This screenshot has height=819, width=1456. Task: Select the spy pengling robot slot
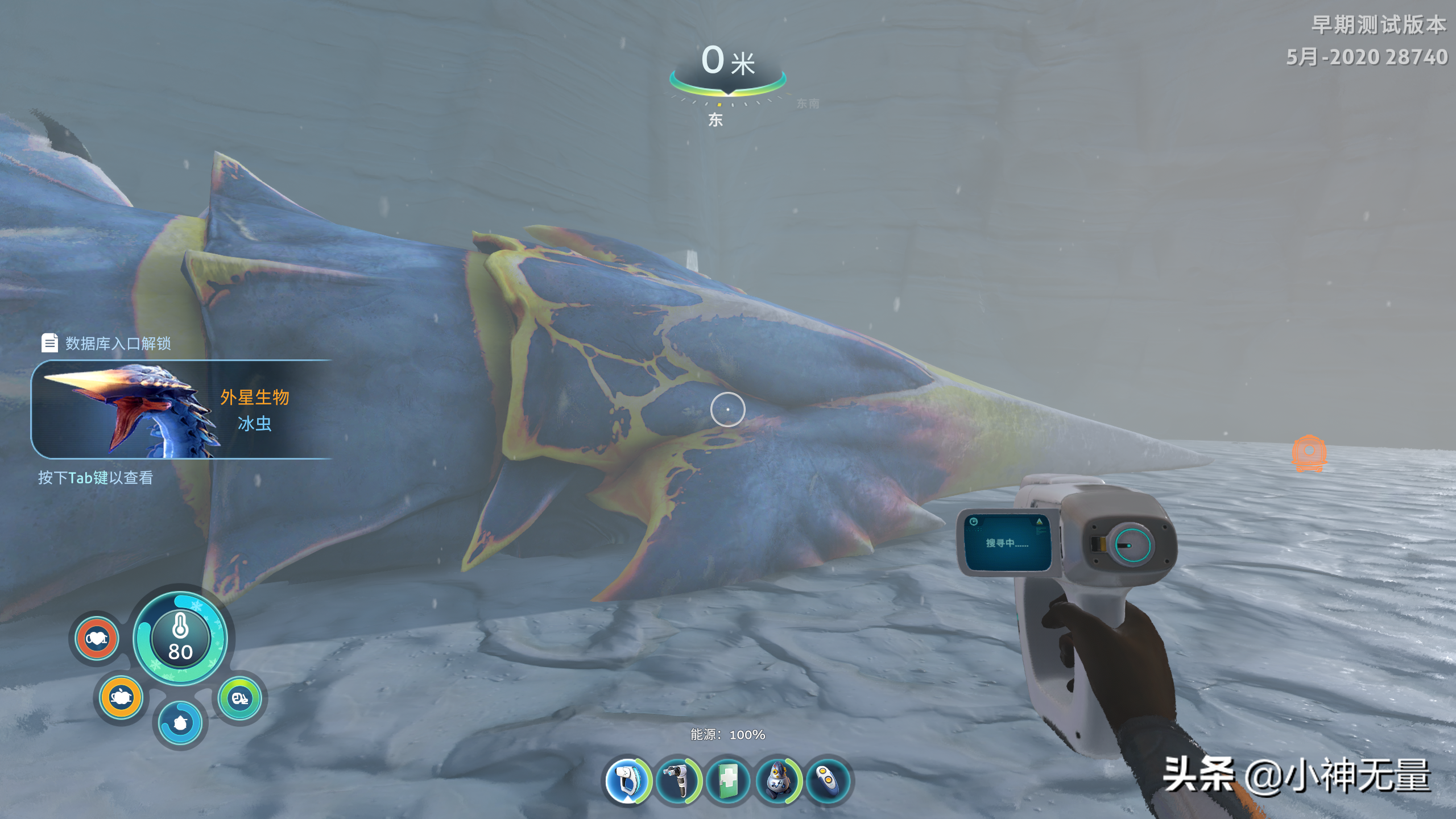click(x=777, y=780)
